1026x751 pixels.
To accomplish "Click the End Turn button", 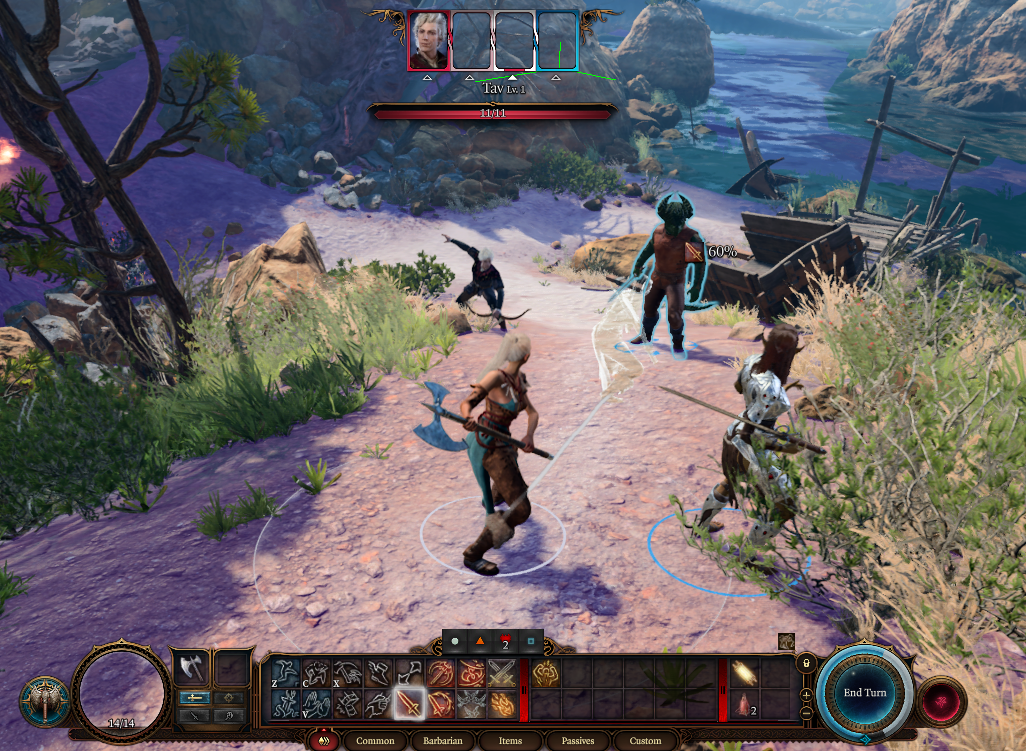I will (864, 693).
